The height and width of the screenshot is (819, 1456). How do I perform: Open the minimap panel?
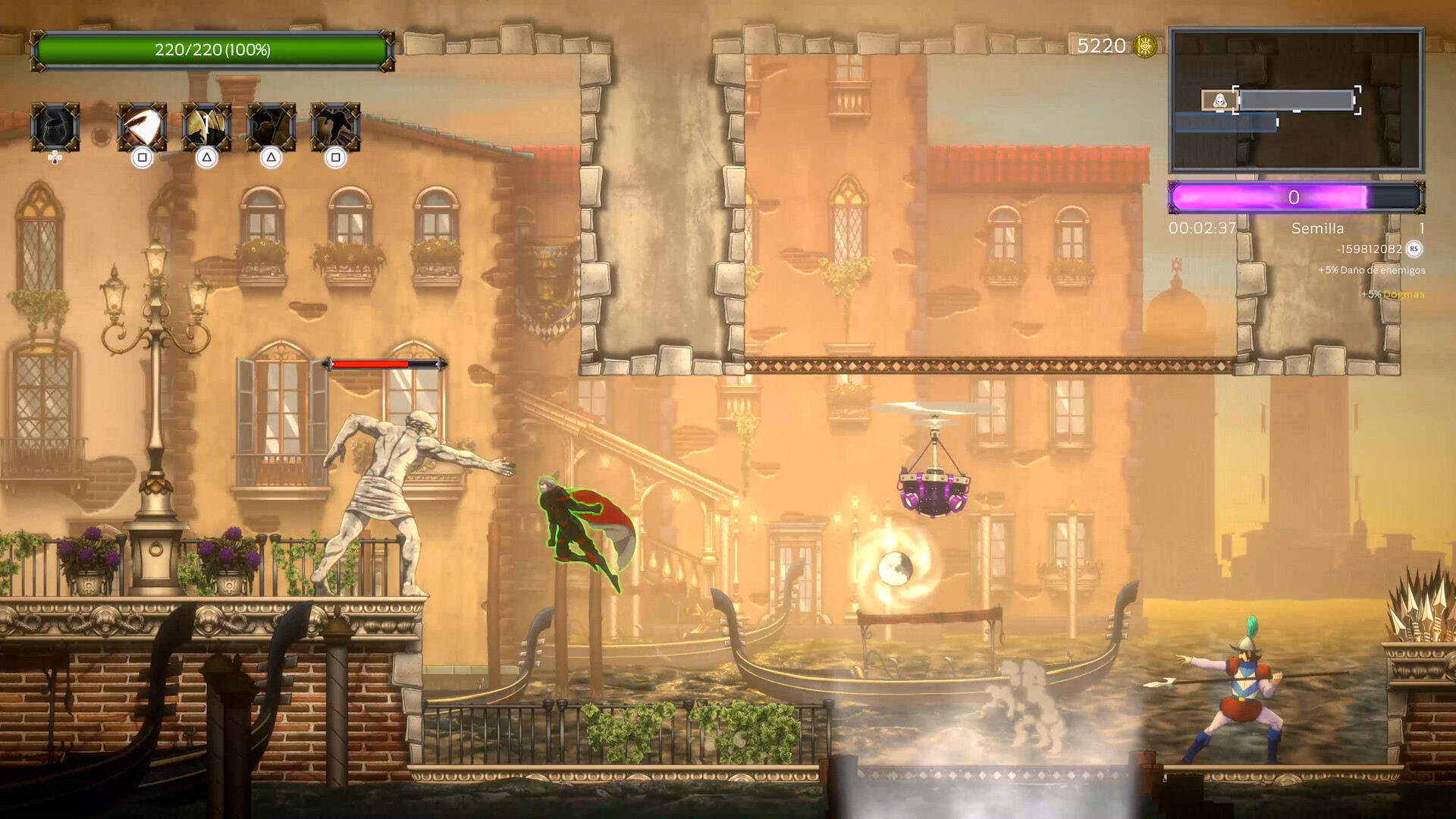click(x=1296, y=100)
